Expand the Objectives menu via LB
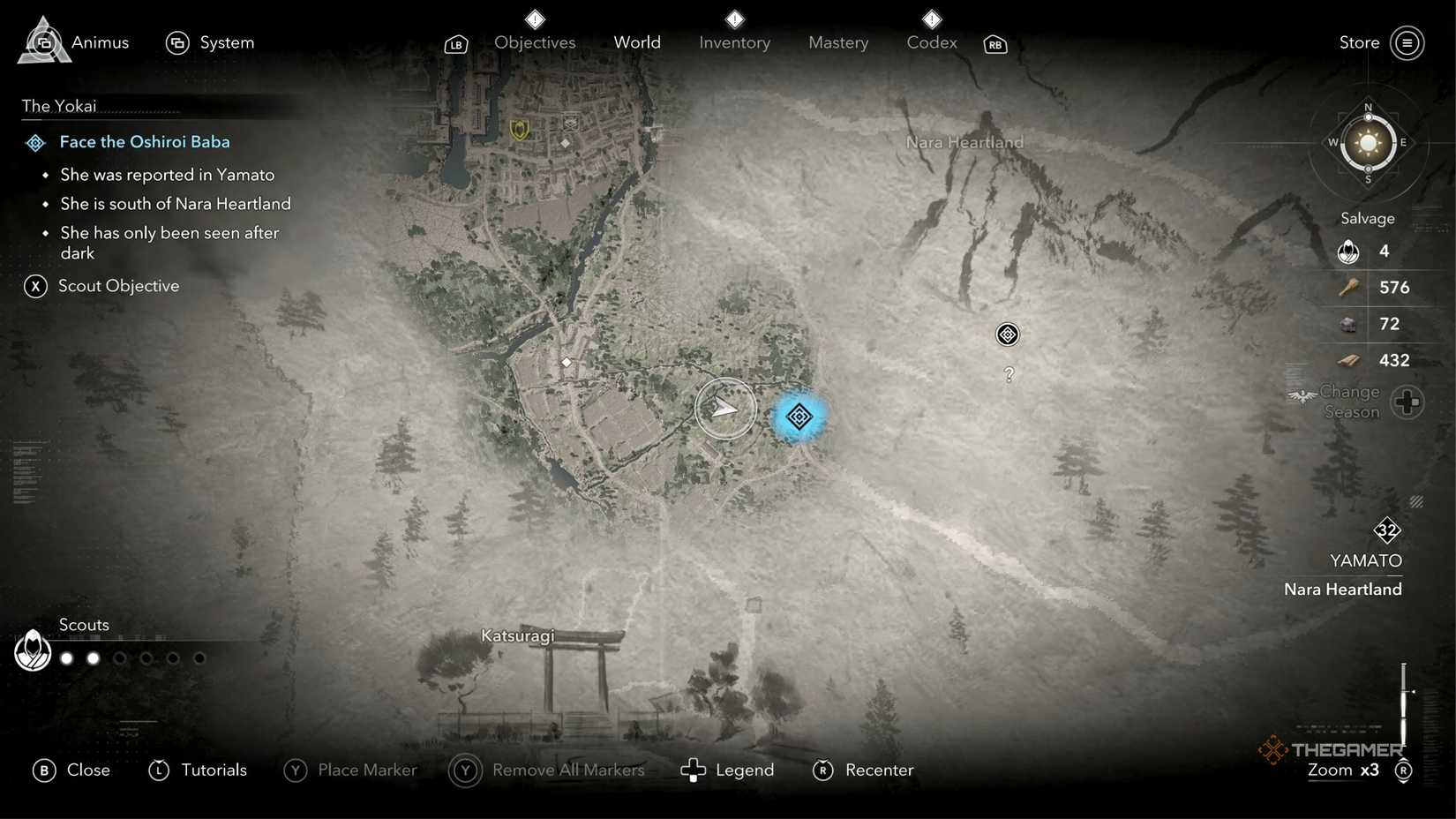The height and width of the screenshot is (819, 1456). [455, 43]
